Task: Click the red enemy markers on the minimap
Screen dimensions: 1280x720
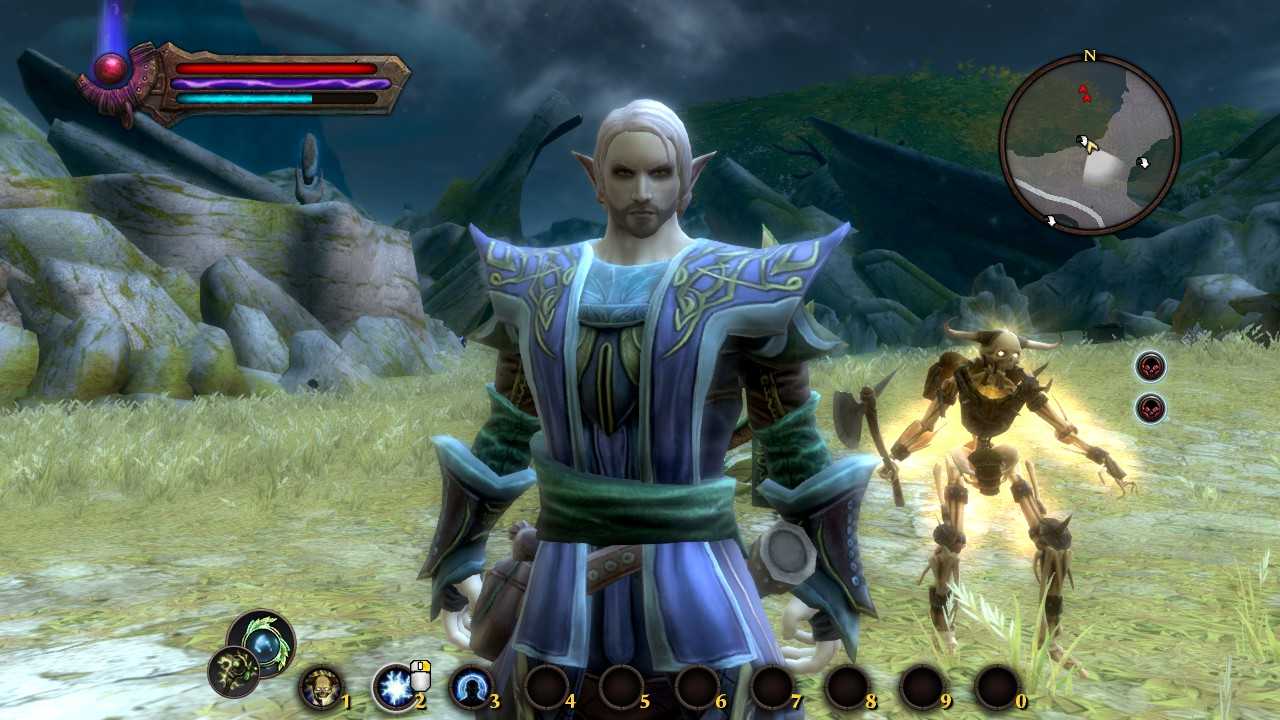Action: click(1084, 94)
